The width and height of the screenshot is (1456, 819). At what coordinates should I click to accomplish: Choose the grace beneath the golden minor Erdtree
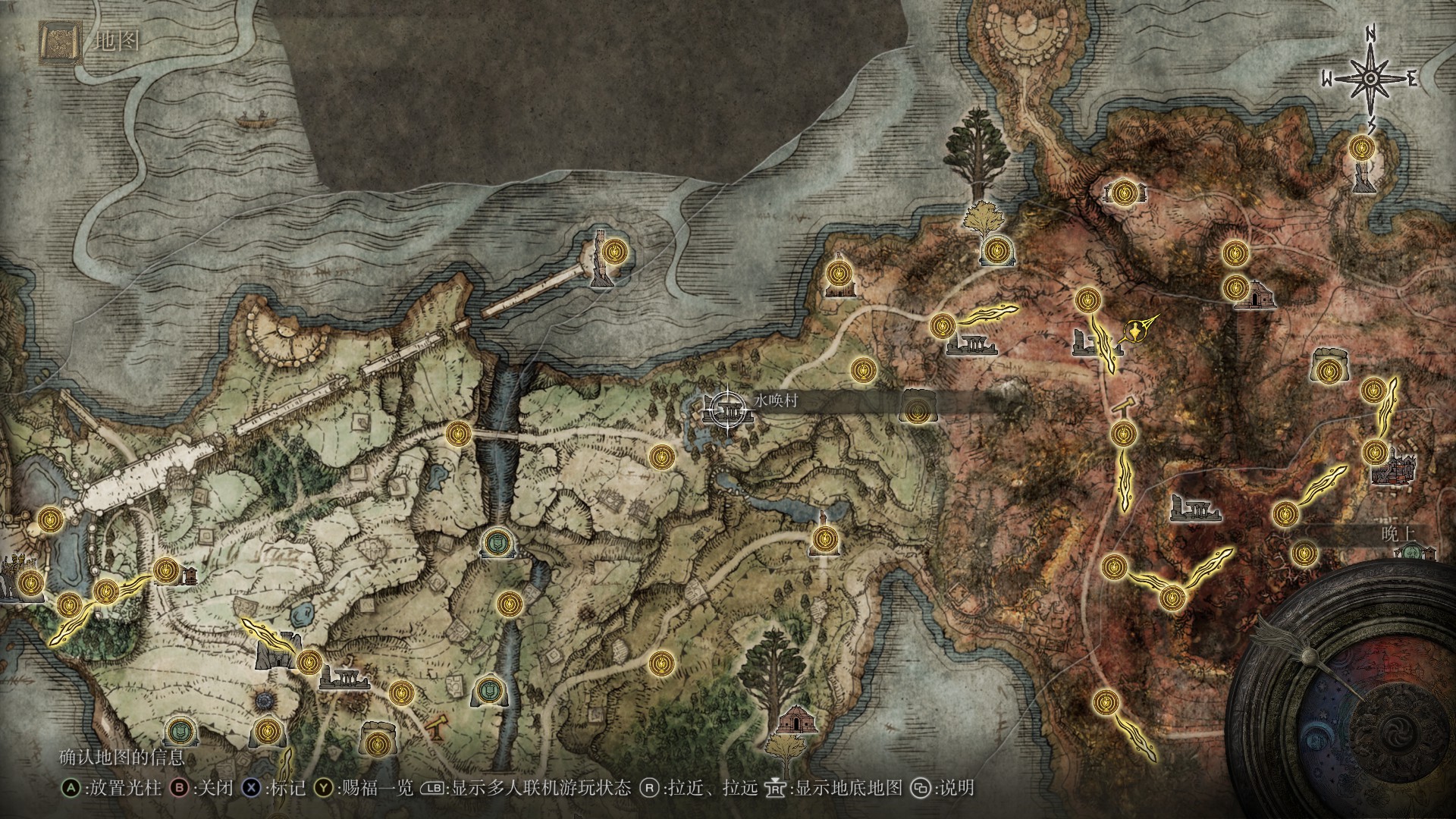point(995,249)
